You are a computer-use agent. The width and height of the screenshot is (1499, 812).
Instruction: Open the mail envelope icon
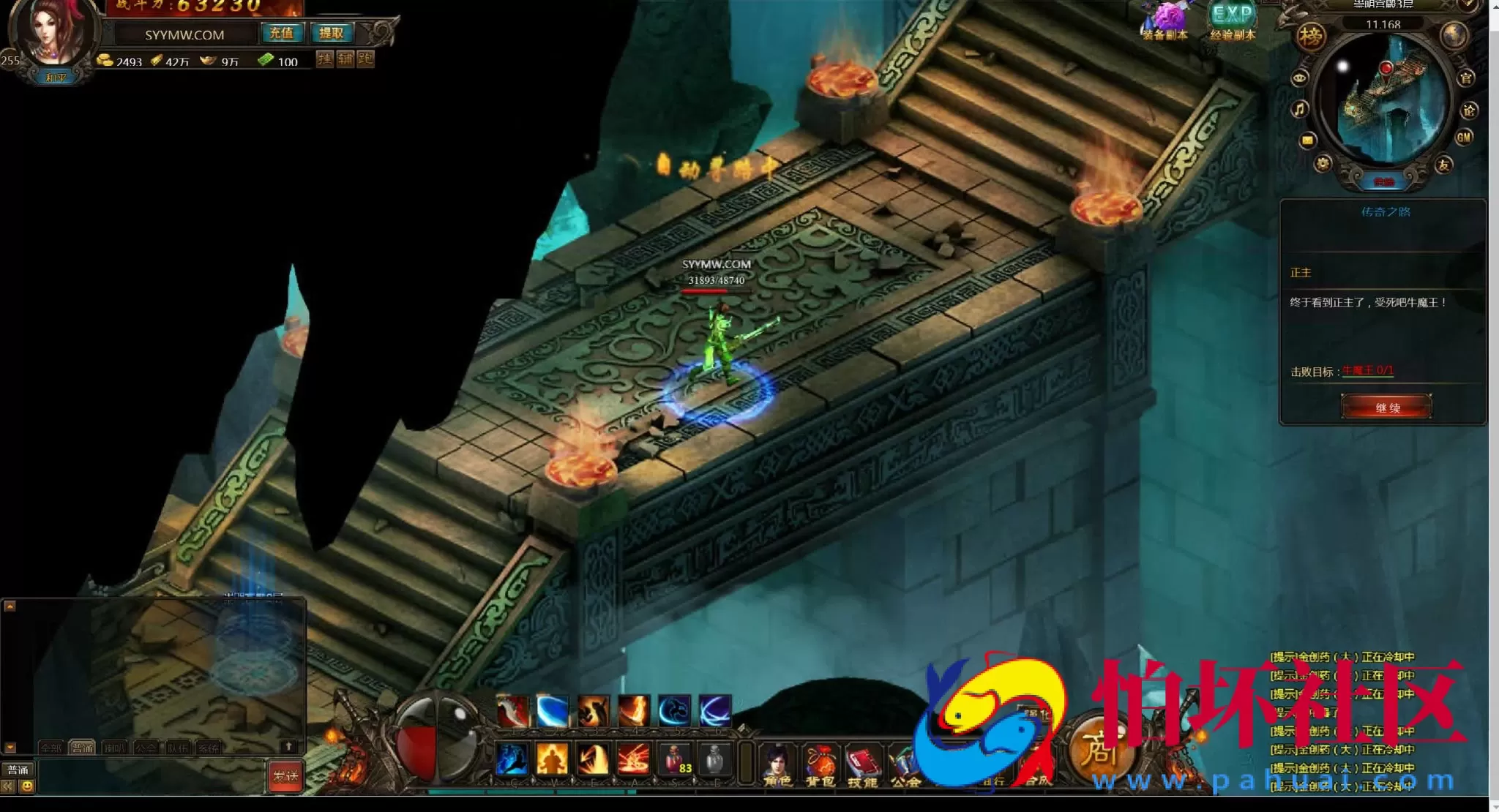1307,140
